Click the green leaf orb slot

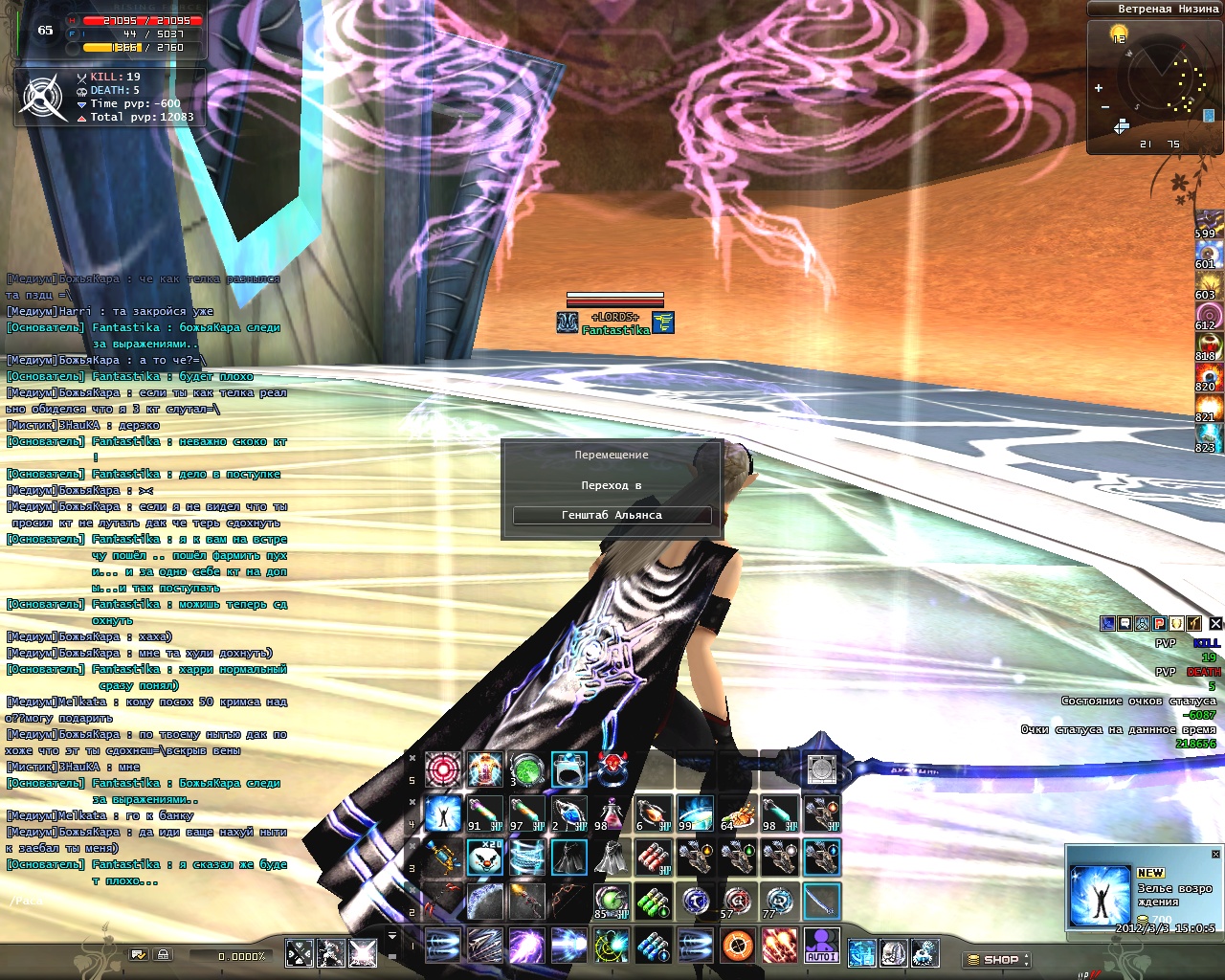(x=527, y=768)
